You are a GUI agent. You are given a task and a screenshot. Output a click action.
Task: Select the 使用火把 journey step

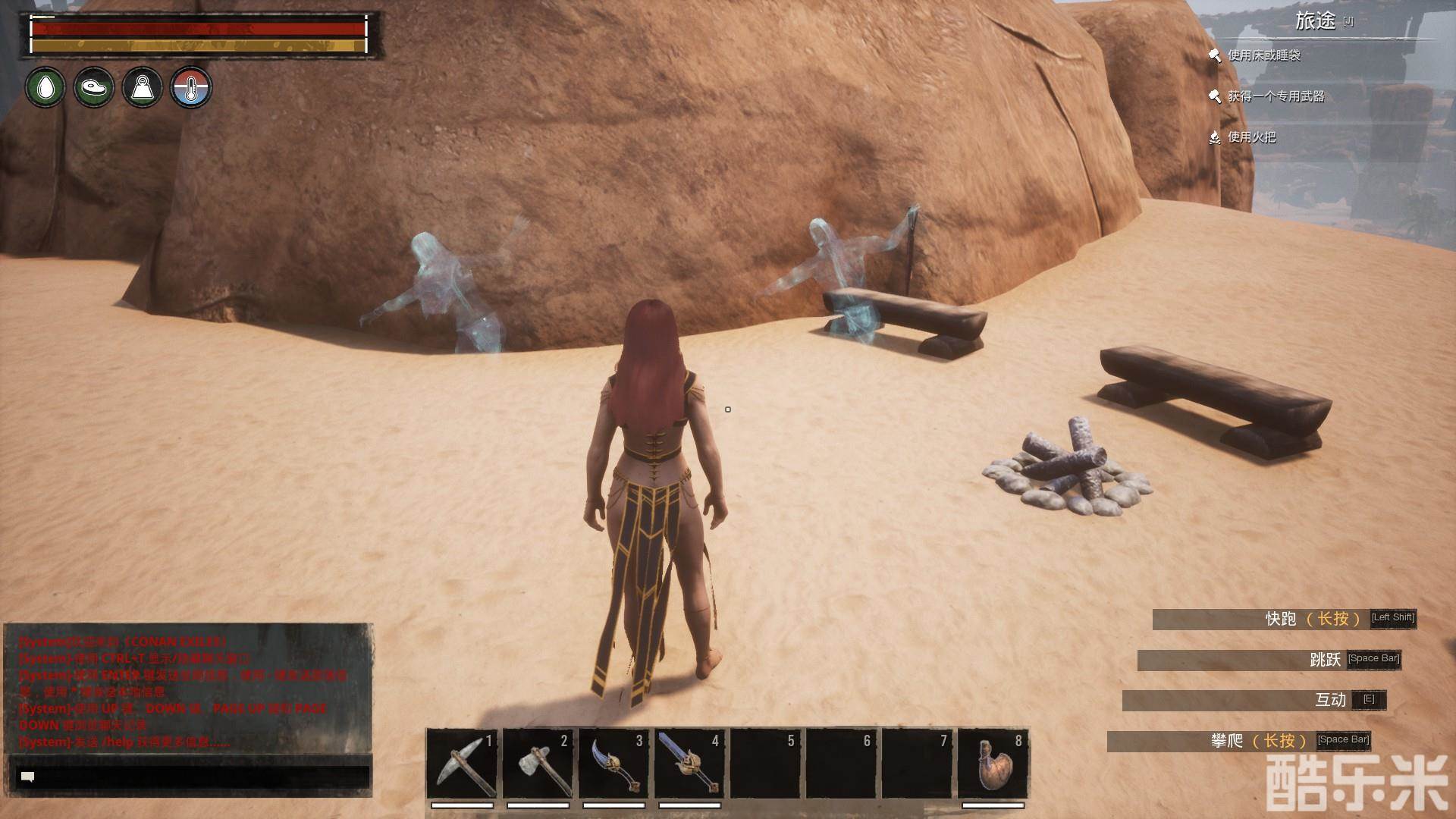tap(1251, 137)
